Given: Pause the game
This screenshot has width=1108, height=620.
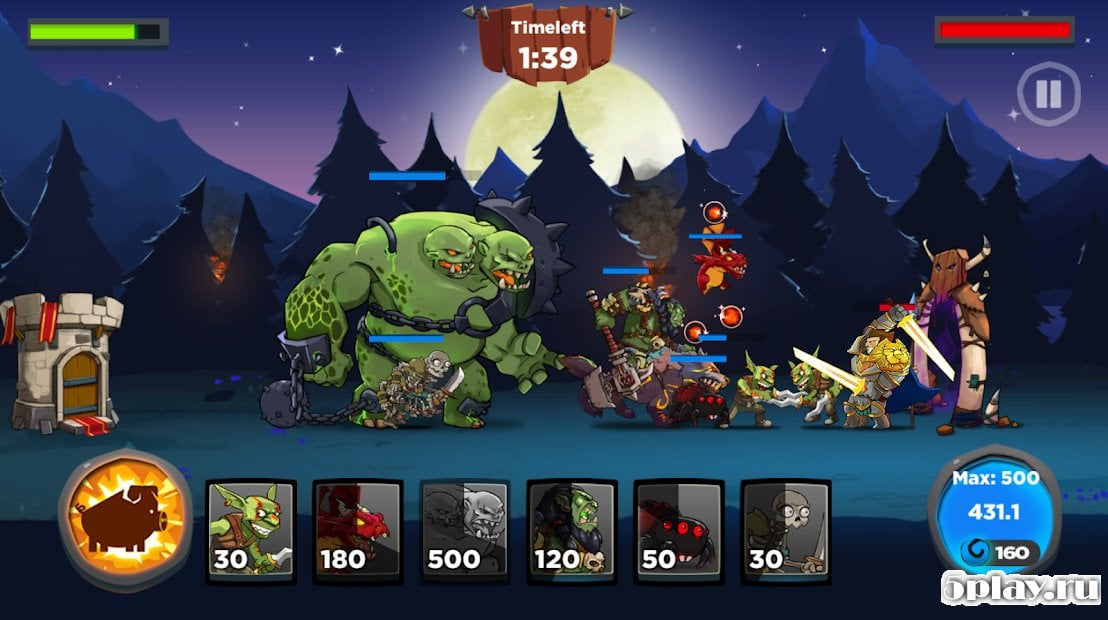Looking at the screenshot, I should pyautogui.click(x=1048, y=94).
